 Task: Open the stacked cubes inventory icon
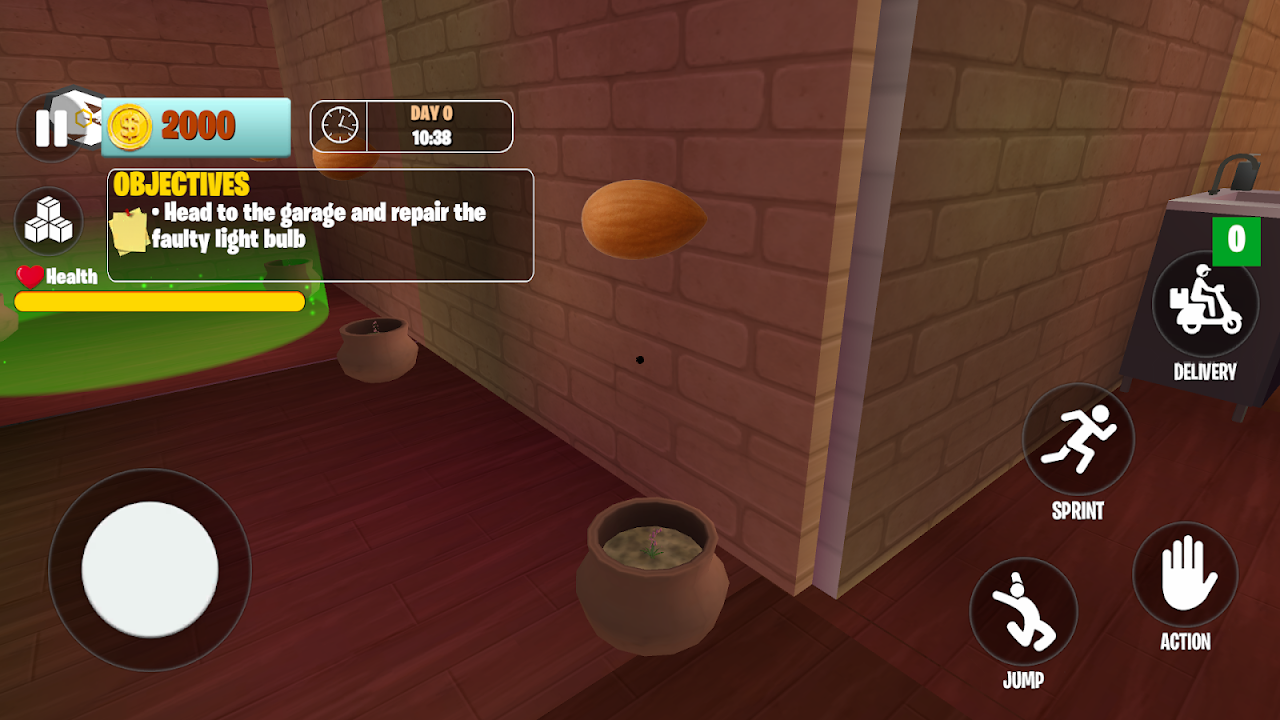coord(49,220)
